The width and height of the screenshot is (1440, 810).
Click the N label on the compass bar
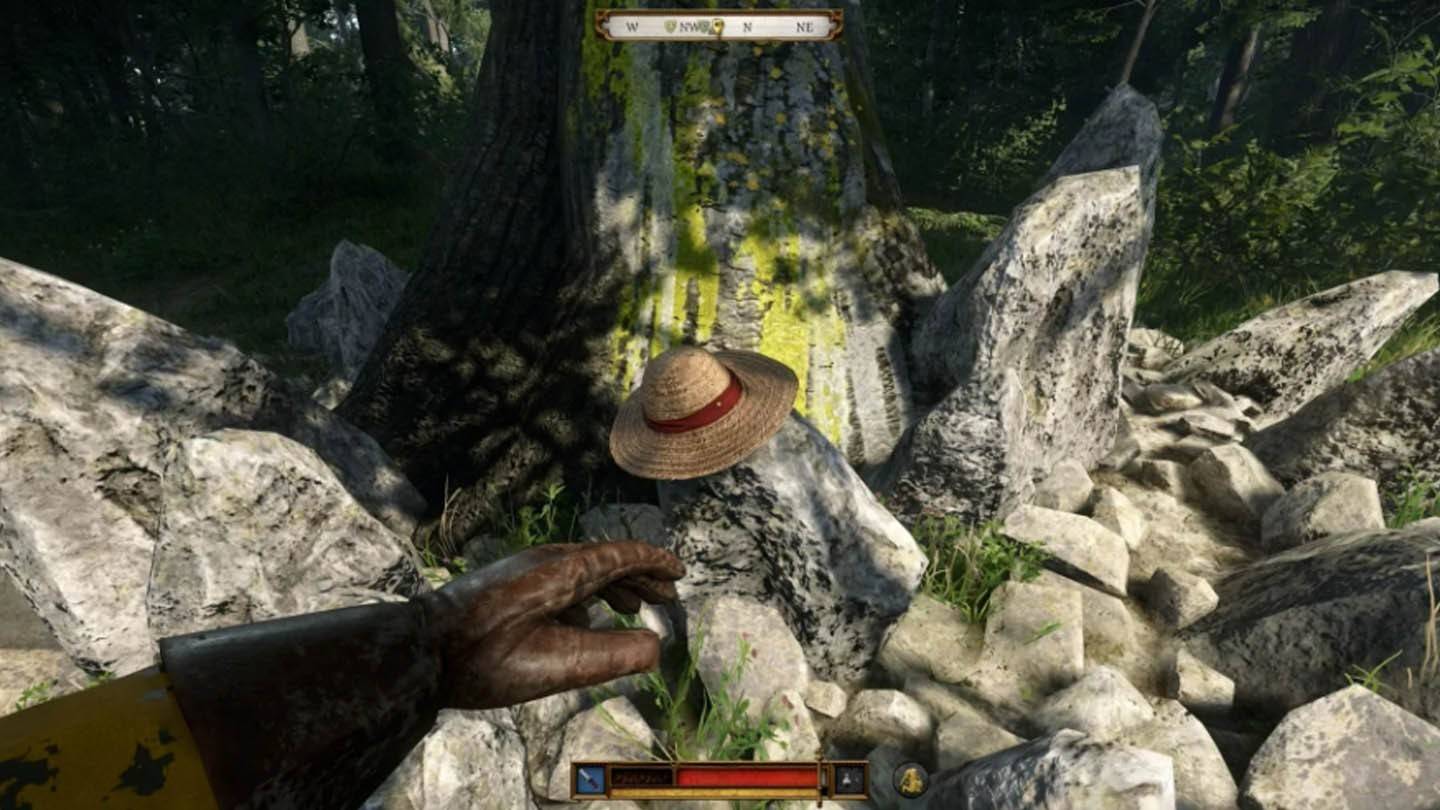click(x=747, y=25)
